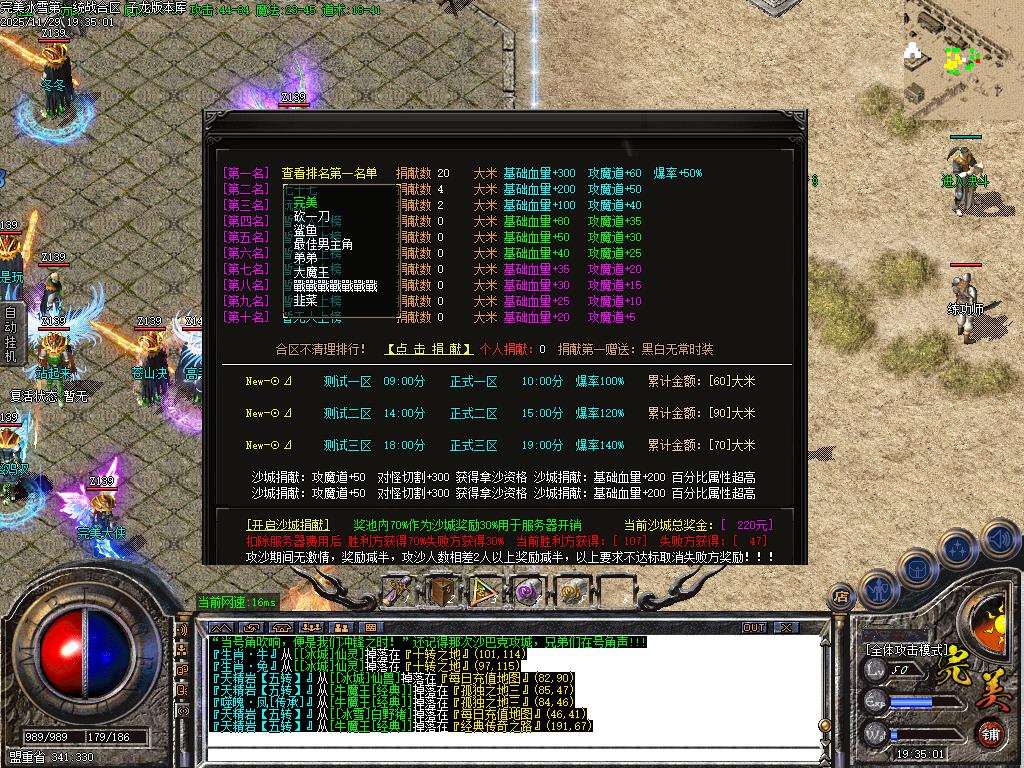This screenshot has width=1024, height=768.
Task: Select the wooden crate hotbar slot
Action: tap(441, 591)
